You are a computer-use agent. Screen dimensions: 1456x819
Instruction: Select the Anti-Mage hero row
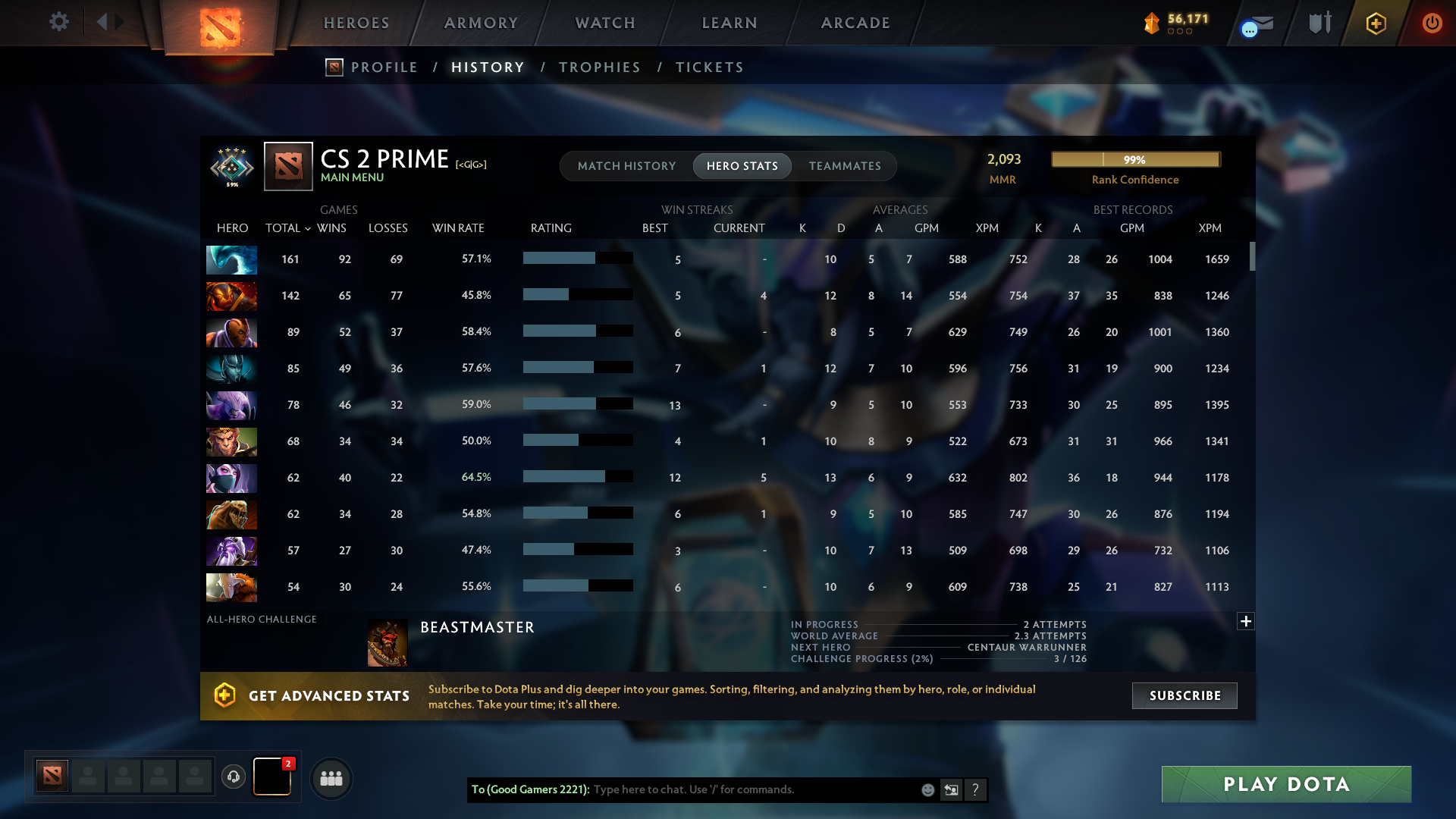click(x=231, y=332)
